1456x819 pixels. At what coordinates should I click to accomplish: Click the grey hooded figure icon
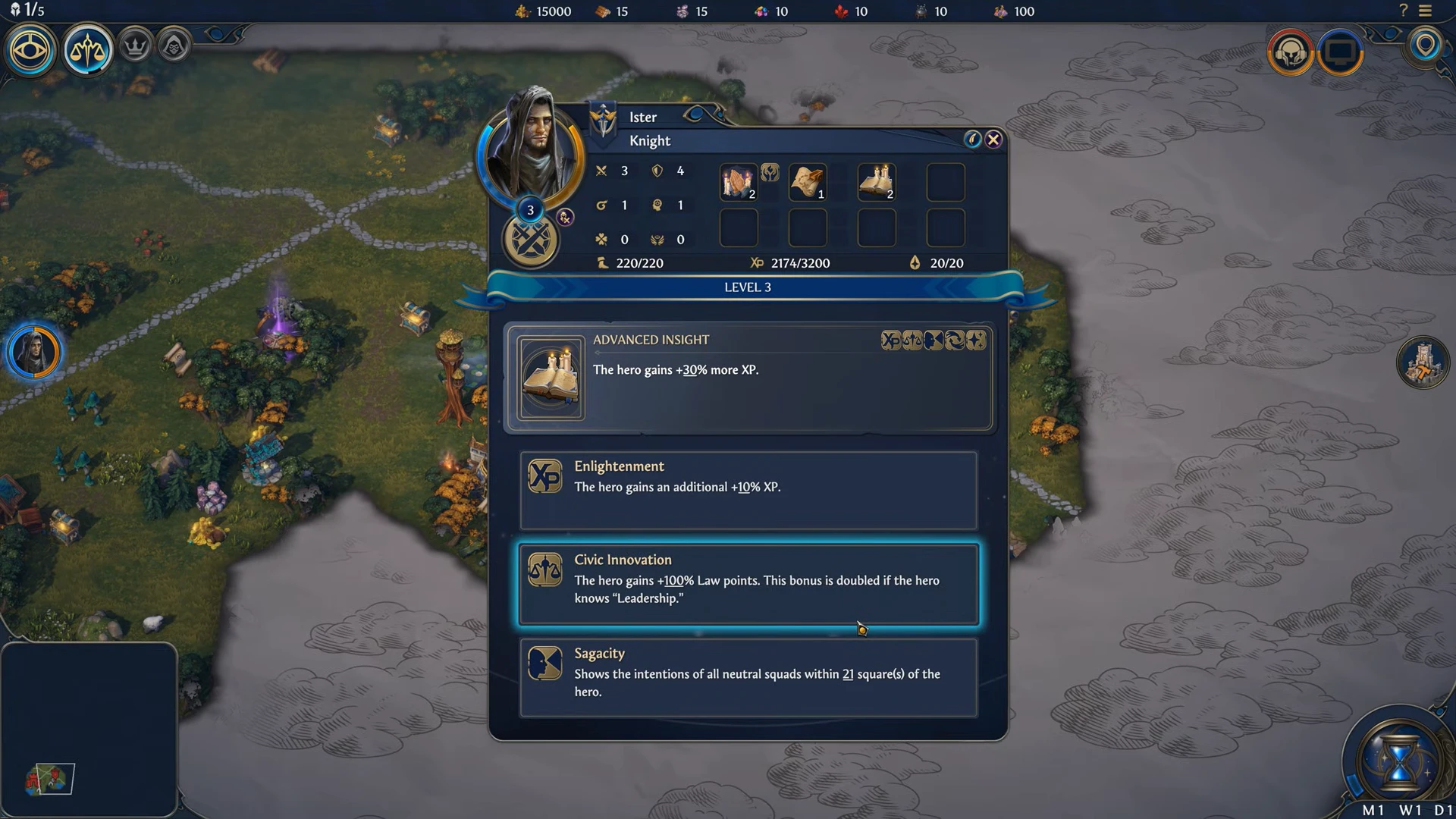pos(174,46)
